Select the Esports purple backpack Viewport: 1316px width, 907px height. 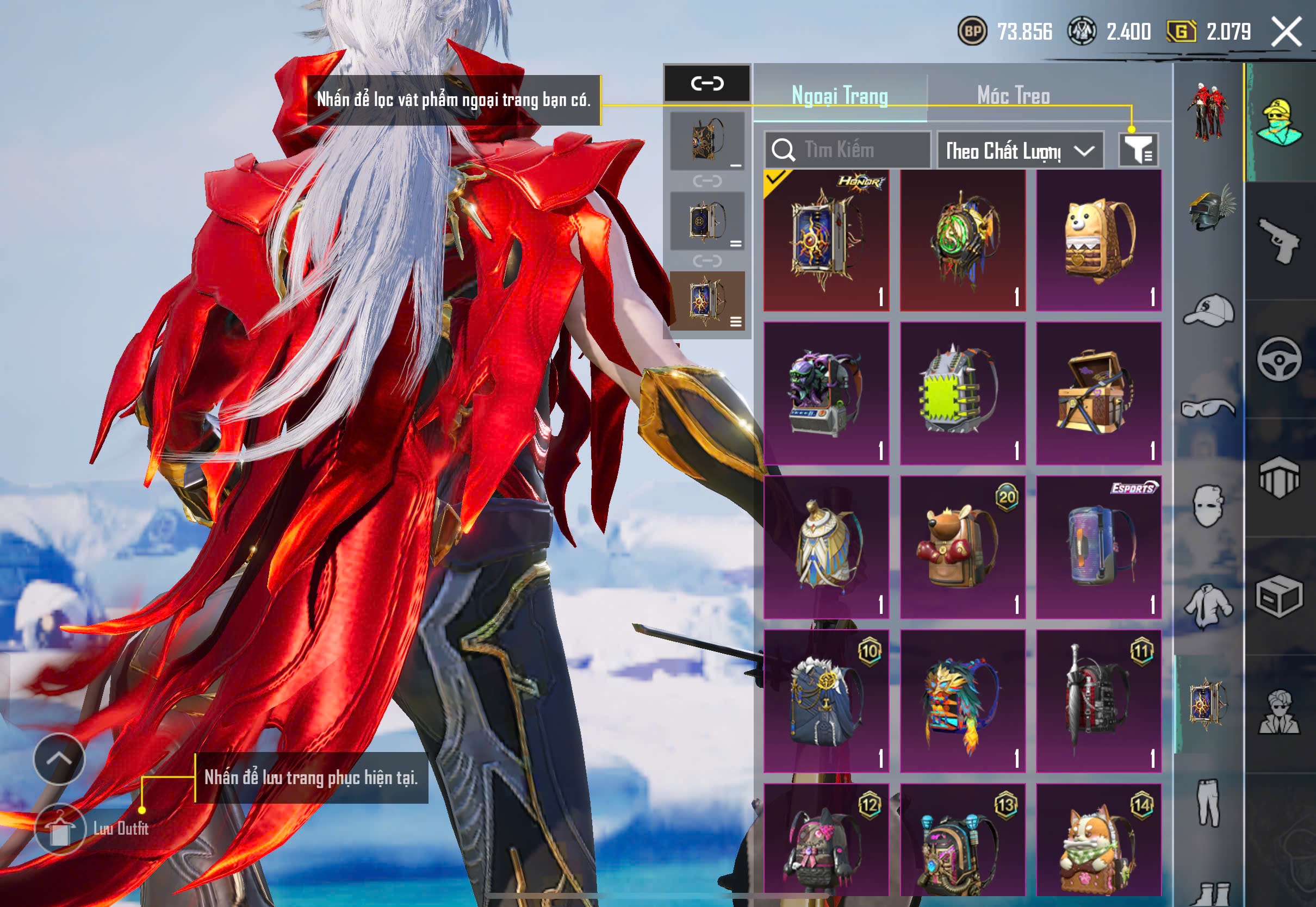point(1098,547)
